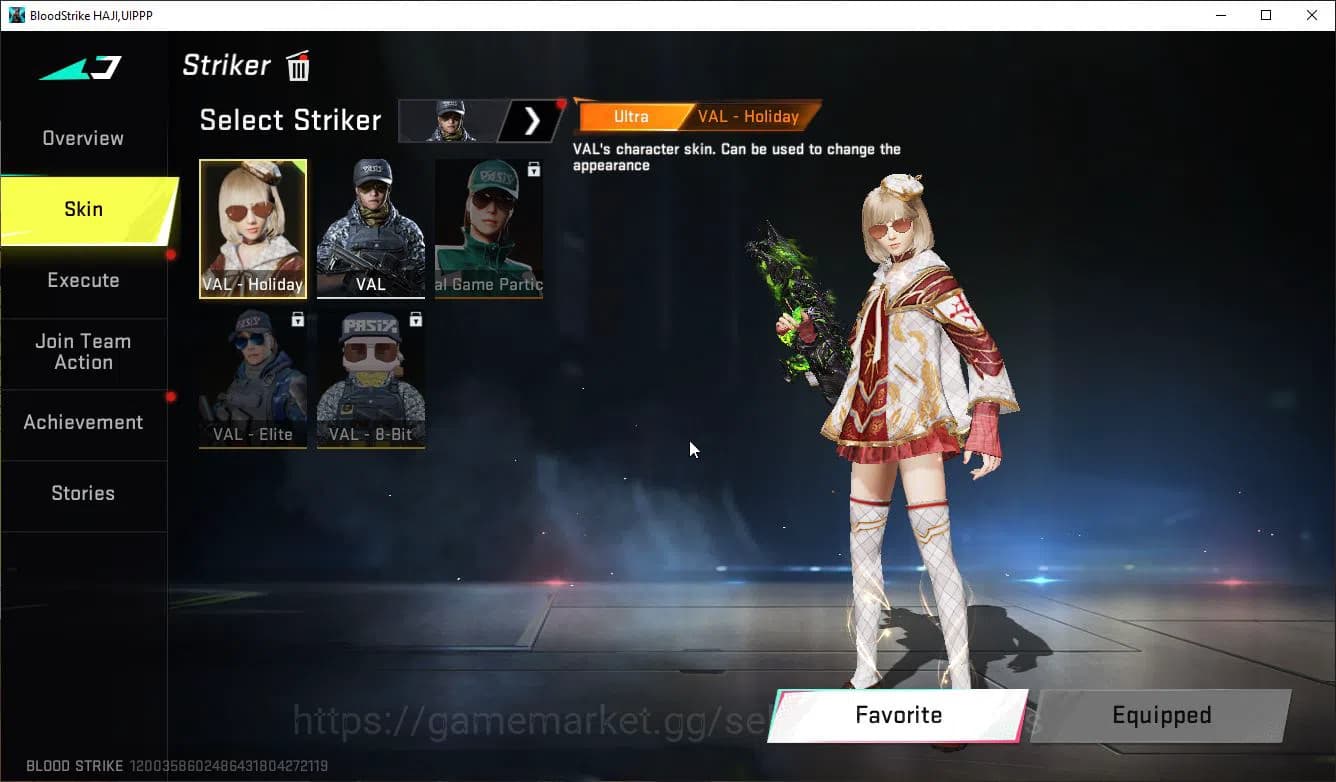
Task: Click the Equipped button
Action: click(x=1160, y=715)
